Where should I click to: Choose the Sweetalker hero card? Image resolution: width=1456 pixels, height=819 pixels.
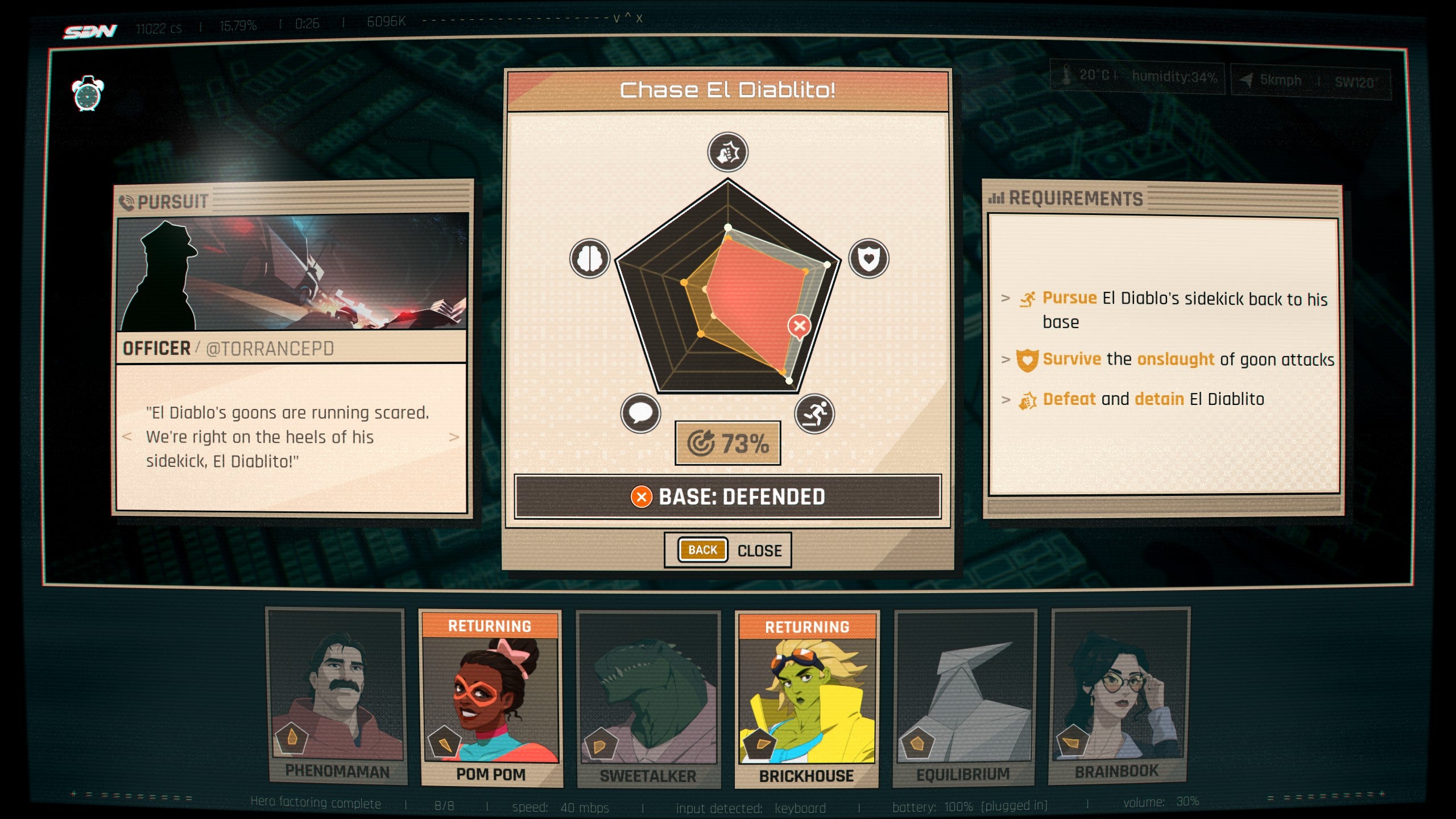[x=648, y=698]
